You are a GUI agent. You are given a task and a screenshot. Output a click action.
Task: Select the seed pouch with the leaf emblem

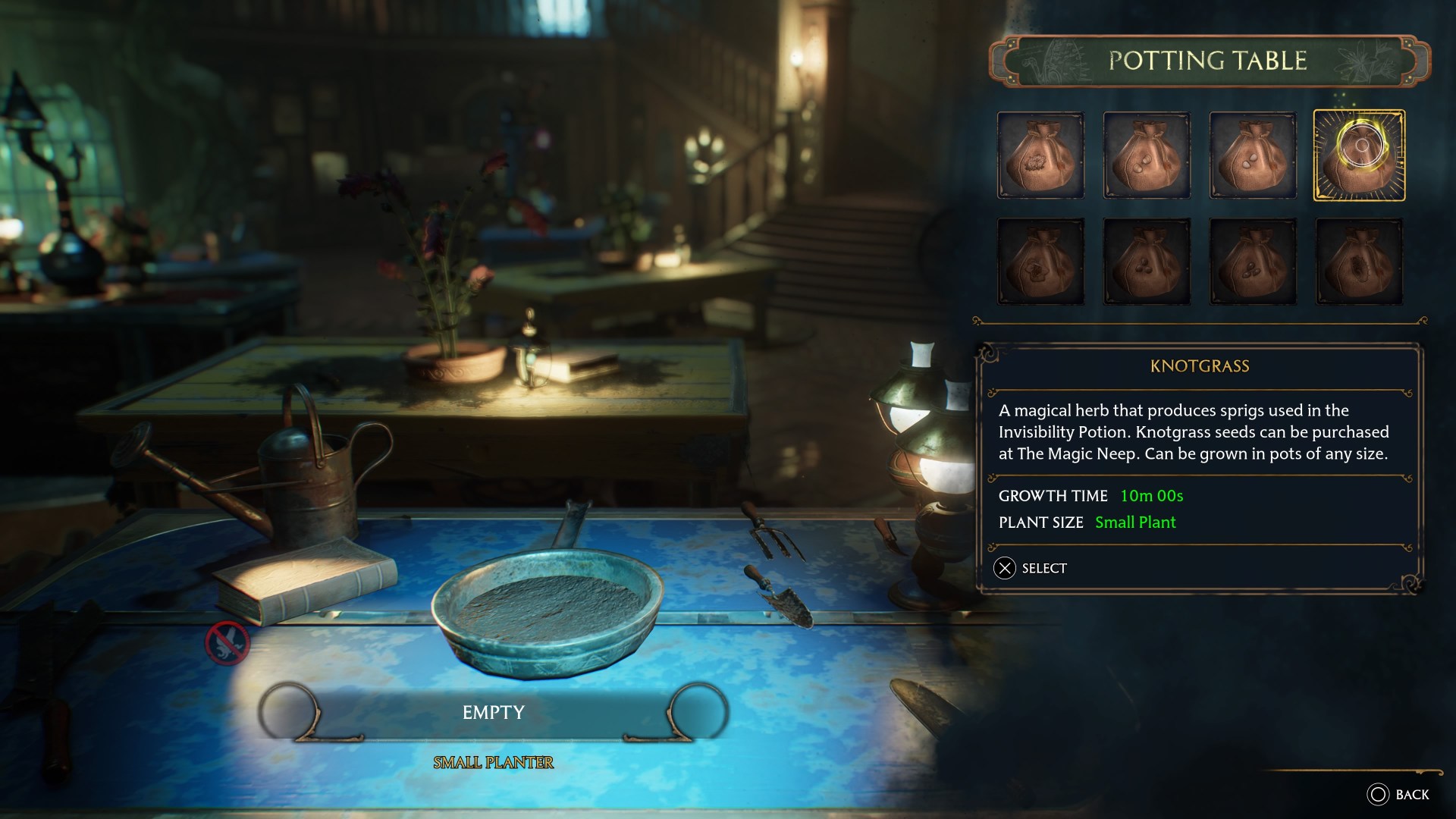(1040, 262)
